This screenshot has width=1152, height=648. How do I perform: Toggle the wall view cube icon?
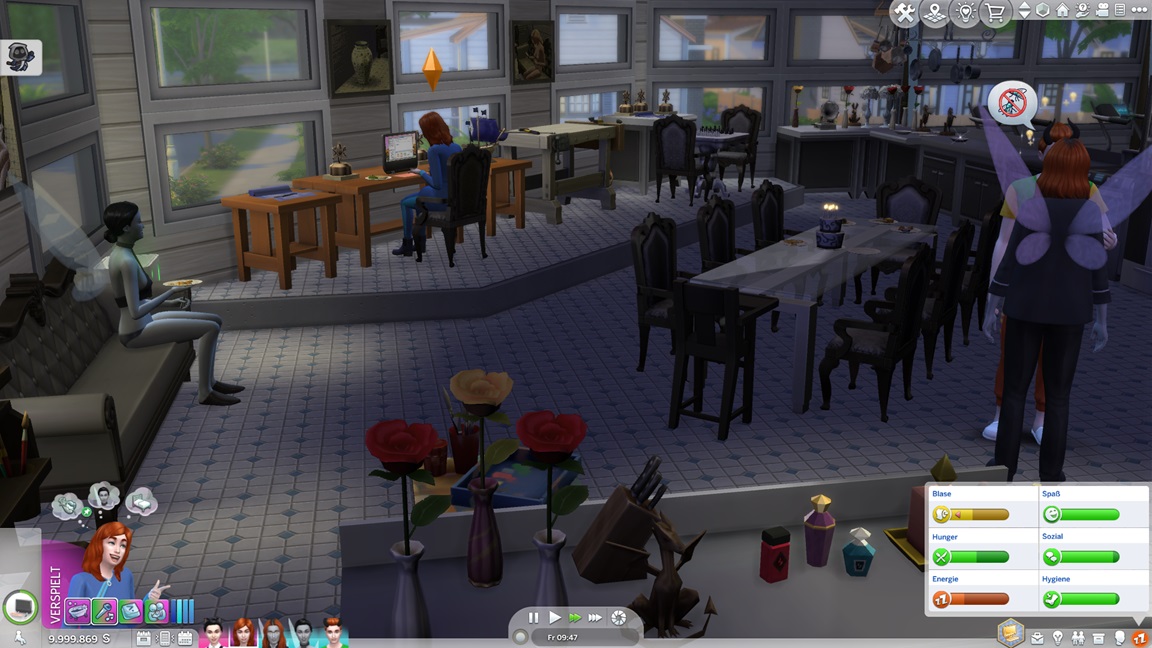[1043, 10]
